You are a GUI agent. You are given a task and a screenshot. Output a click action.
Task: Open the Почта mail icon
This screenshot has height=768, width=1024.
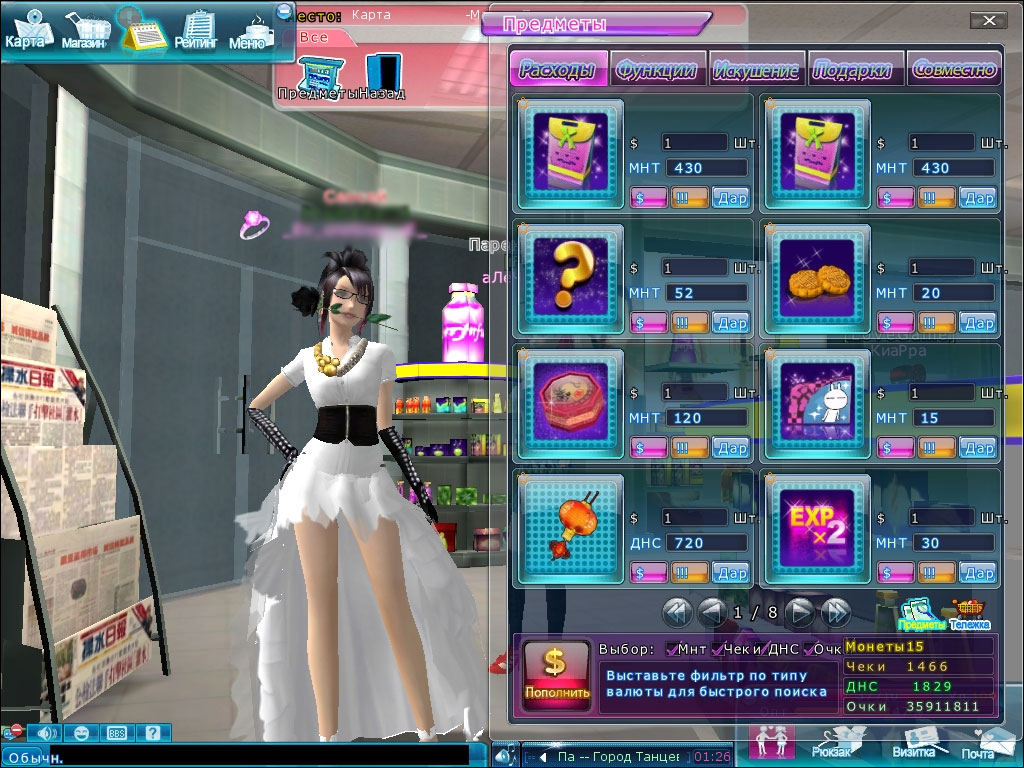980,743
